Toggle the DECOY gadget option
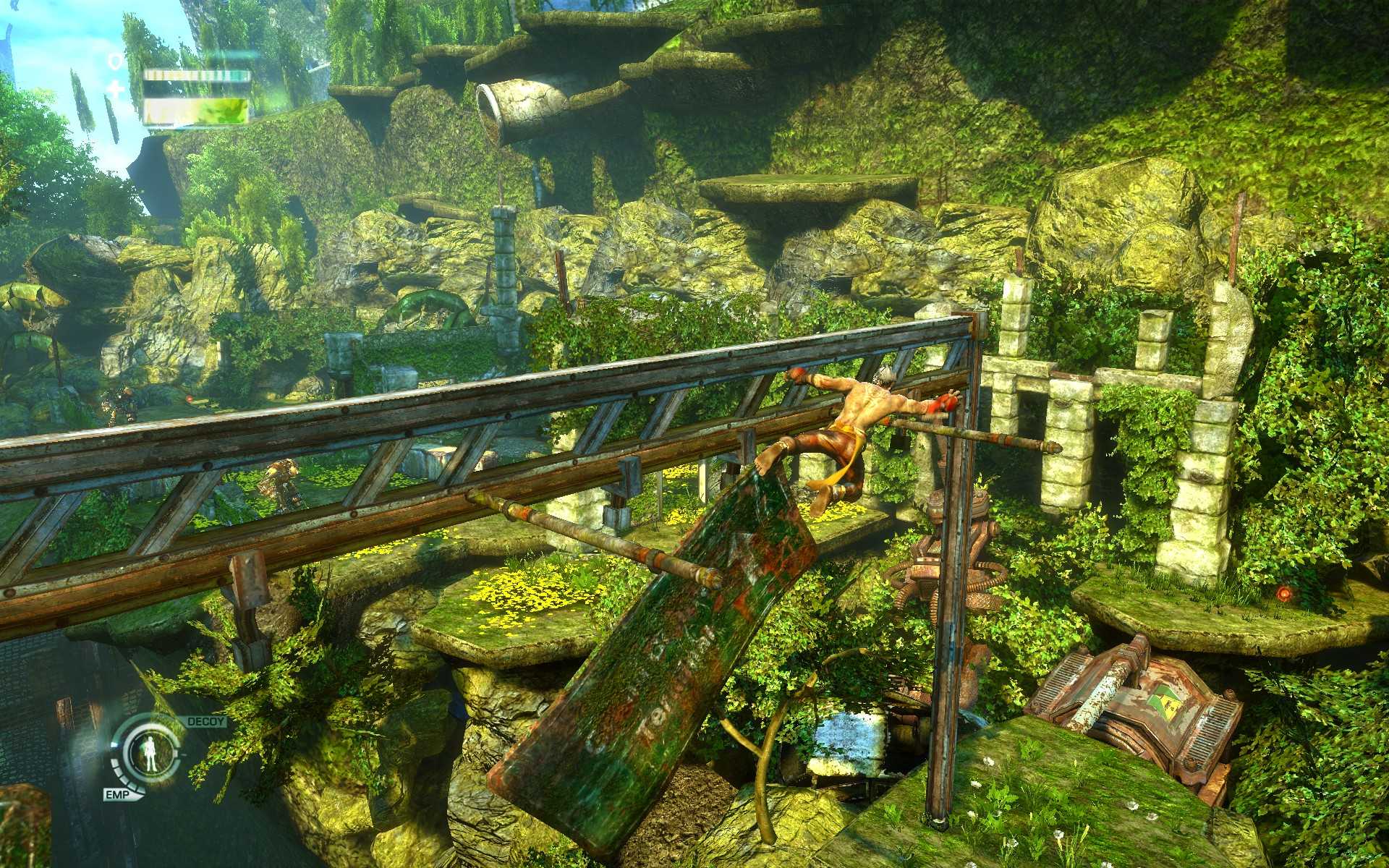 tap(205, 721)
